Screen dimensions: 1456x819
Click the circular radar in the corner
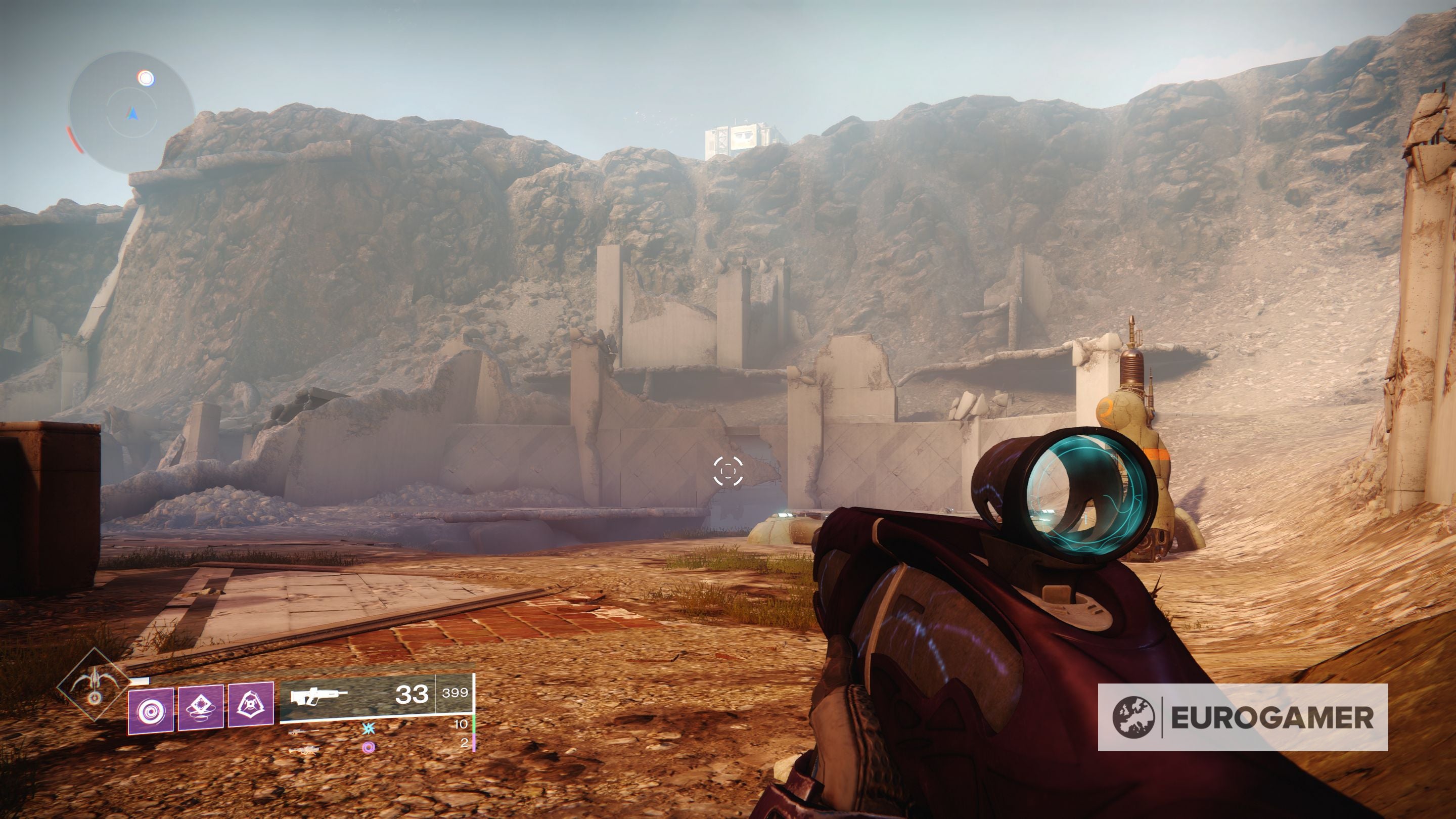[131, 112]
